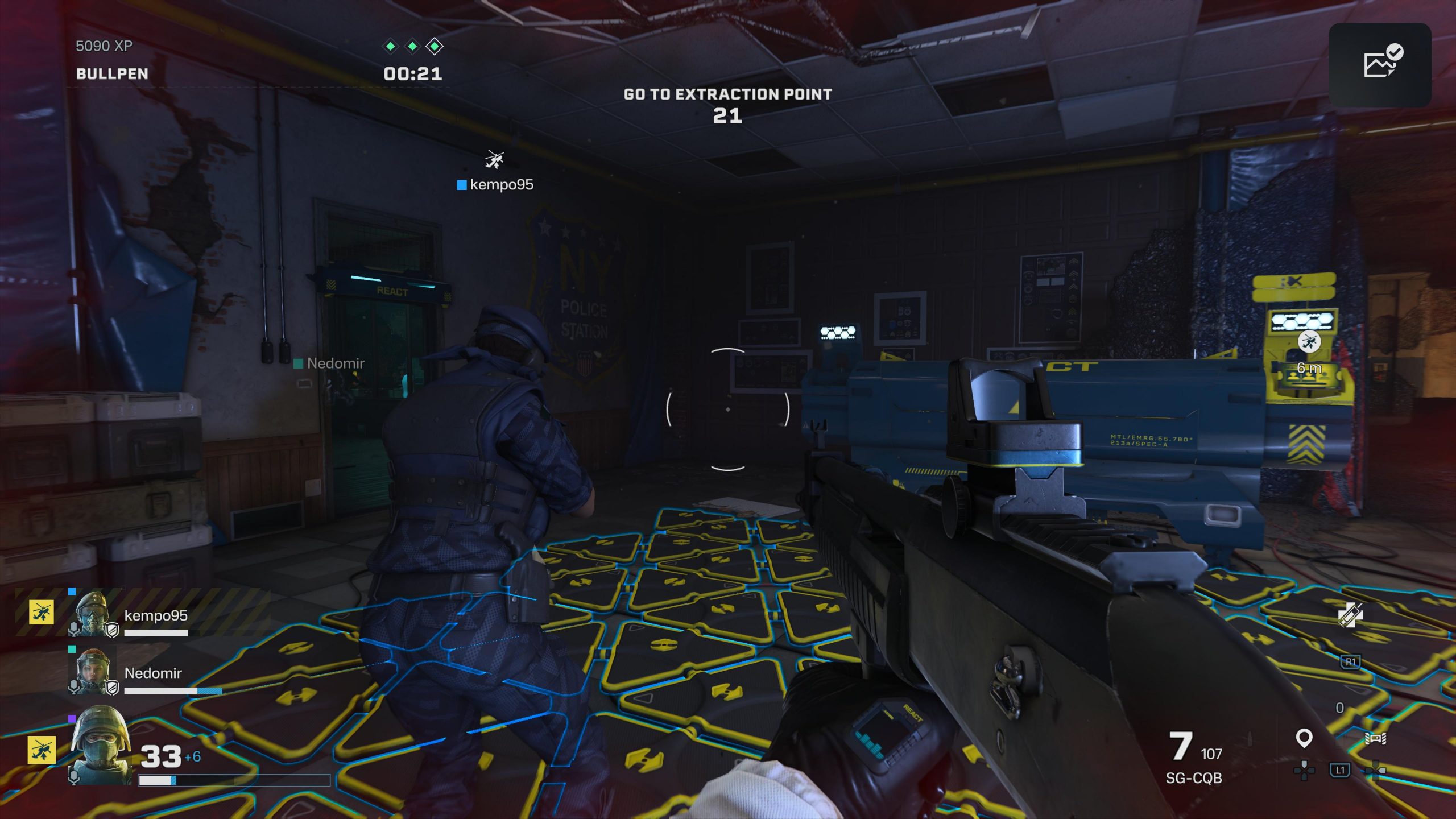Screen dimensions: 1456x819
Task: Select the recon drone gadget icon
Action: 1375,739
